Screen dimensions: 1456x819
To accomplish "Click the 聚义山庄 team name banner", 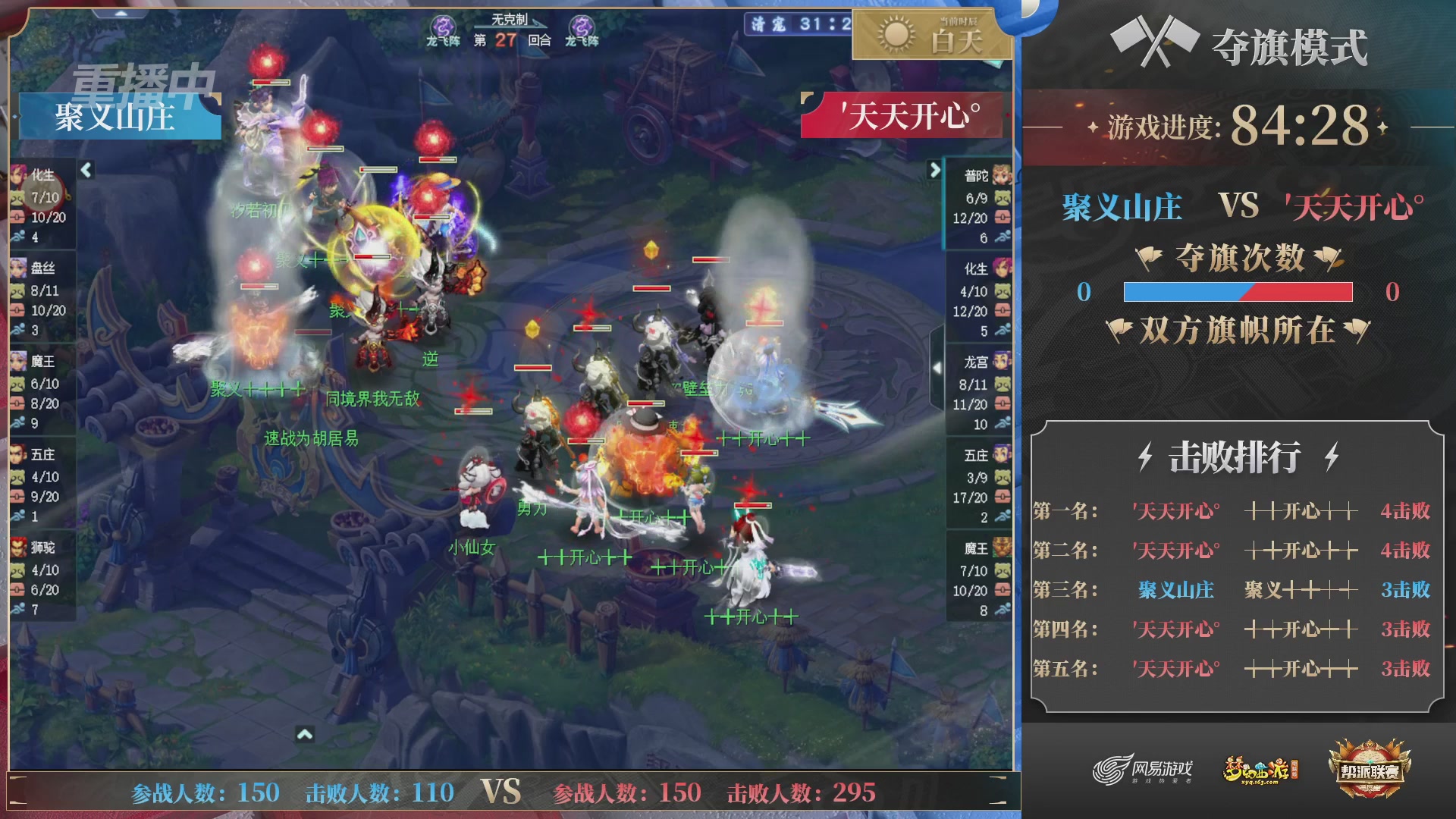I will click(116, 116).
